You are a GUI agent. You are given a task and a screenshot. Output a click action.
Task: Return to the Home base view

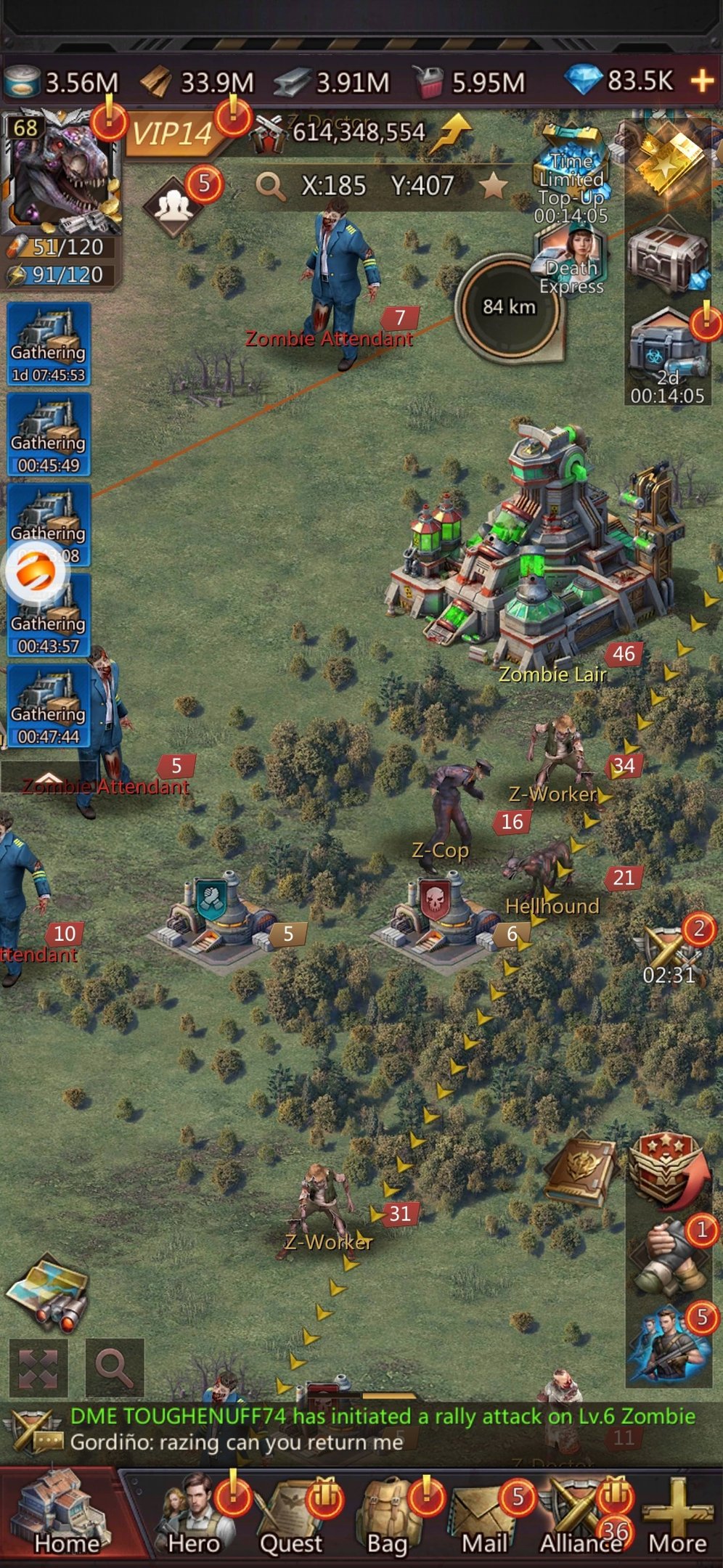64,1516
